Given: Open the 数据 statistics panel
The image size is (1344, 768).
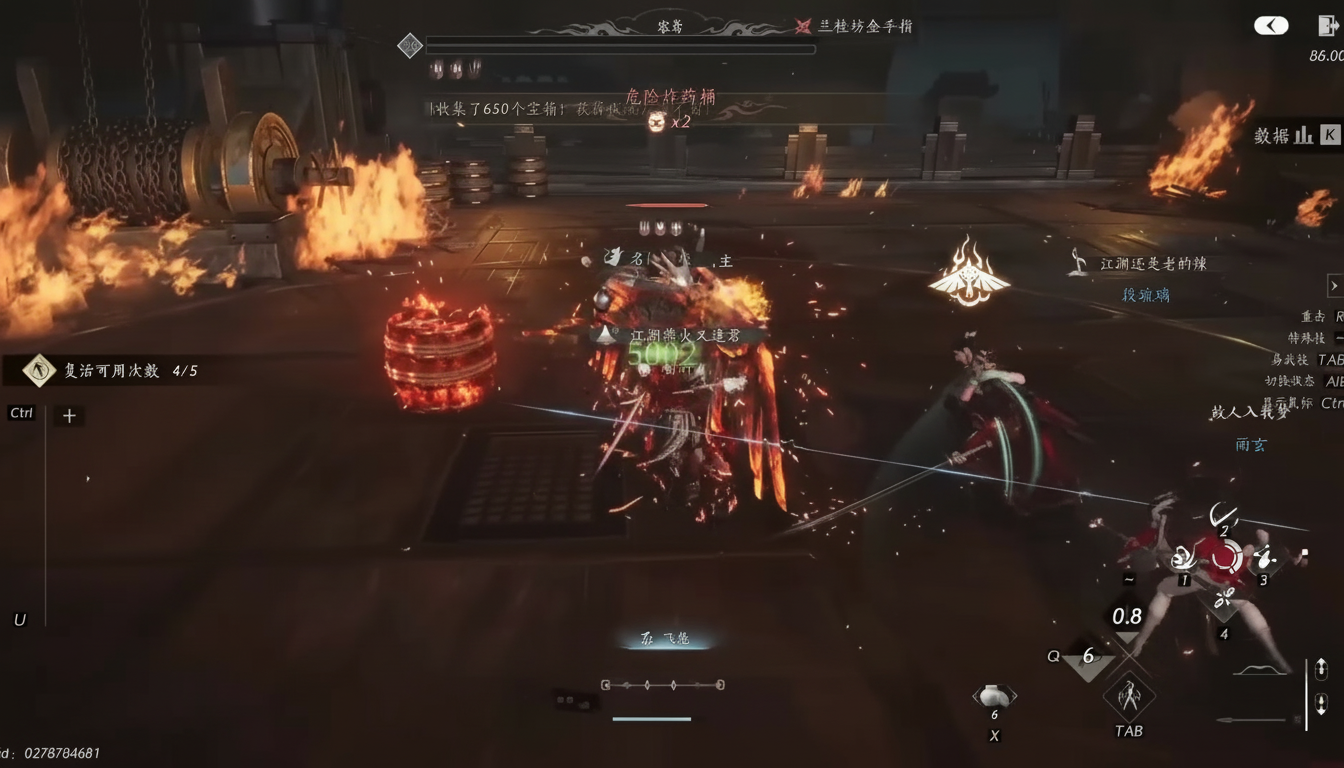Looking at the screenshot, I should [1296, 135].
